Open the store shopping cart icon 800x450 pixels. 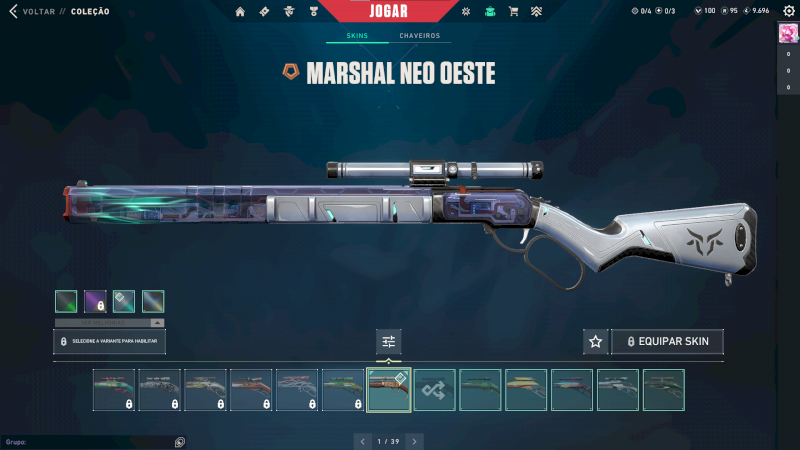pos(513,12)
